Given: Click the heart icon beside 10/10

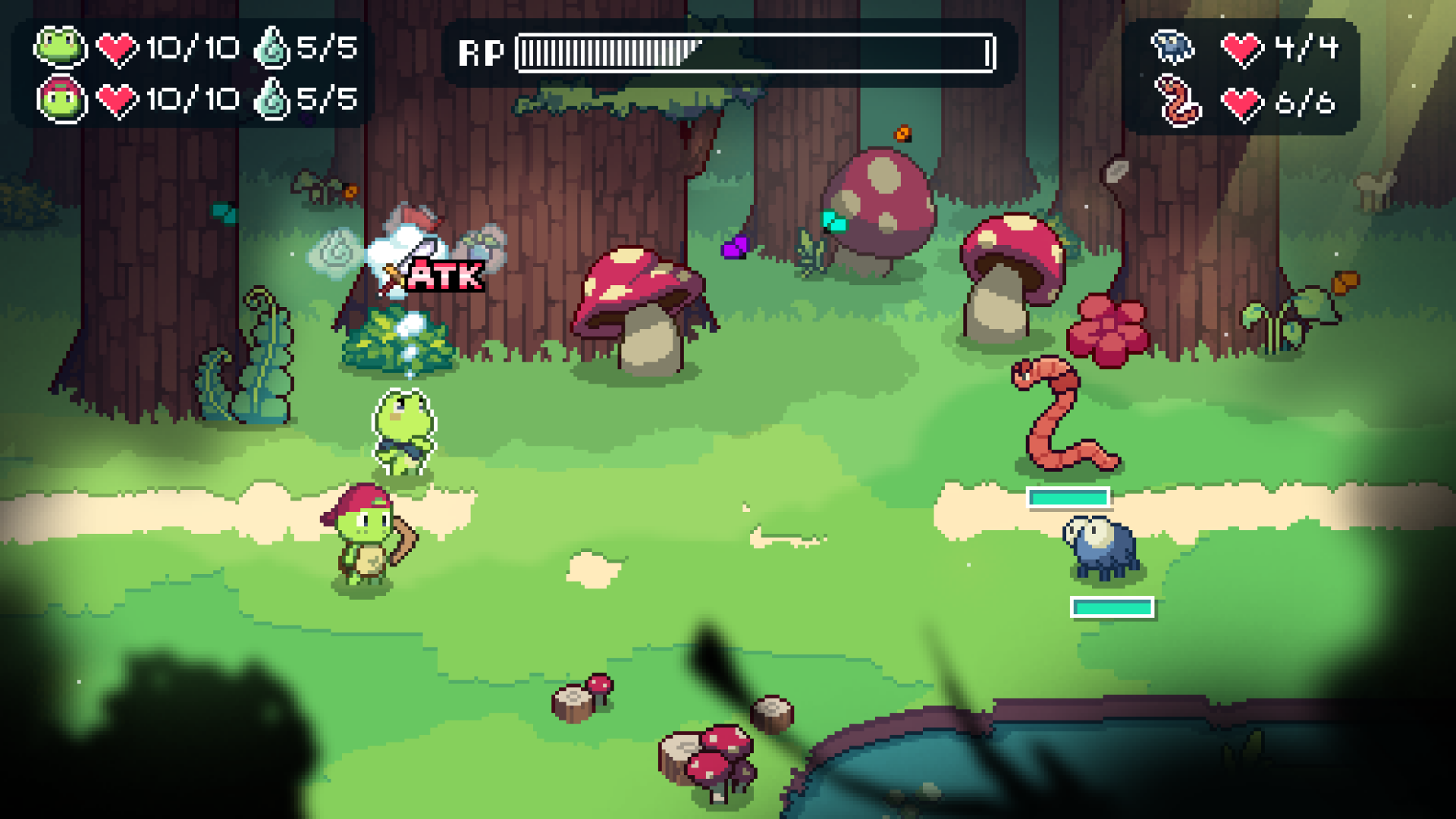Looking at the screenshot, I should click(x=114, y=48).
